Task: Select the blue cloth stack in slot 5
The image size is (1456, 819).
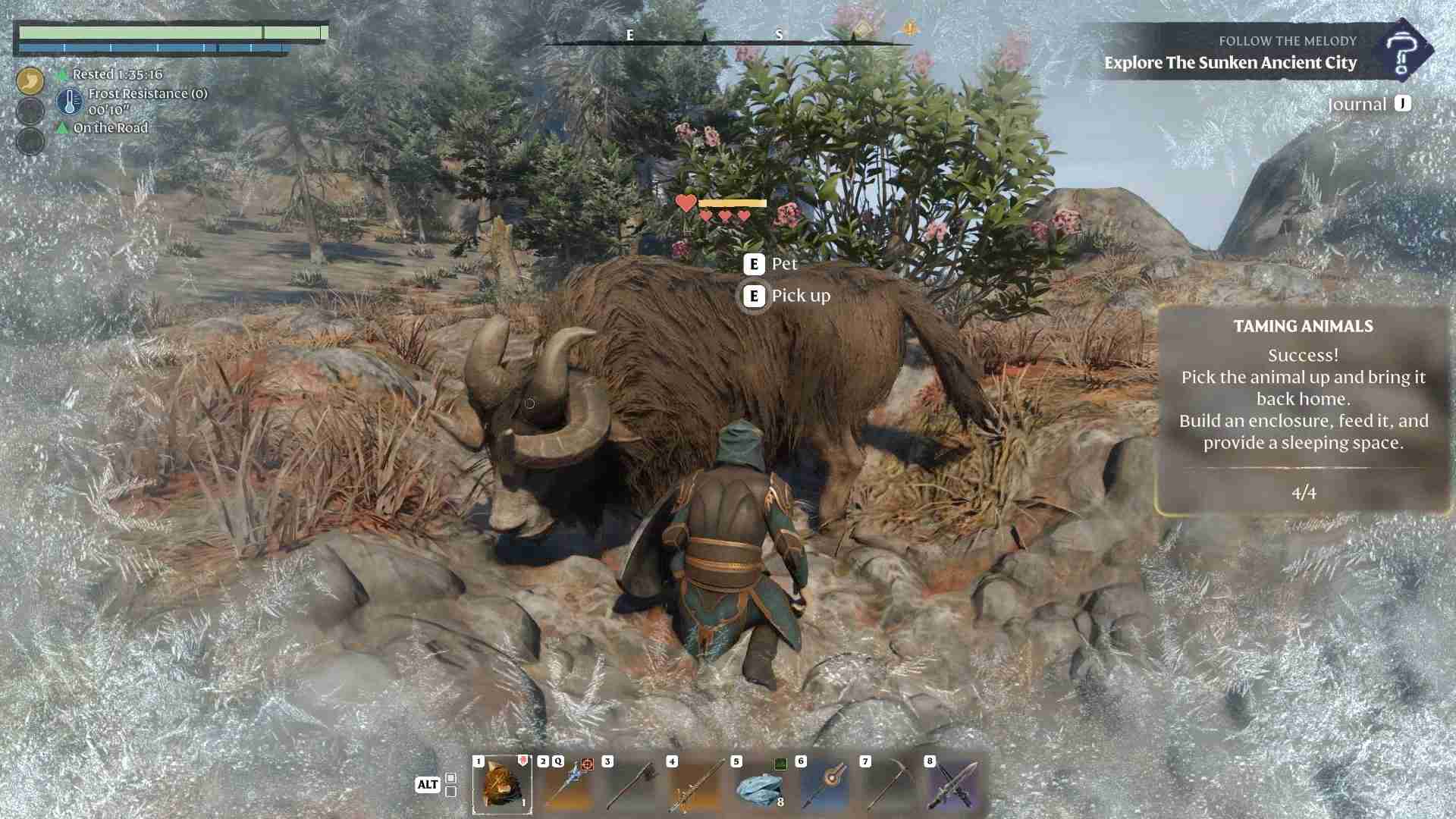Action: tap(758, 789)
